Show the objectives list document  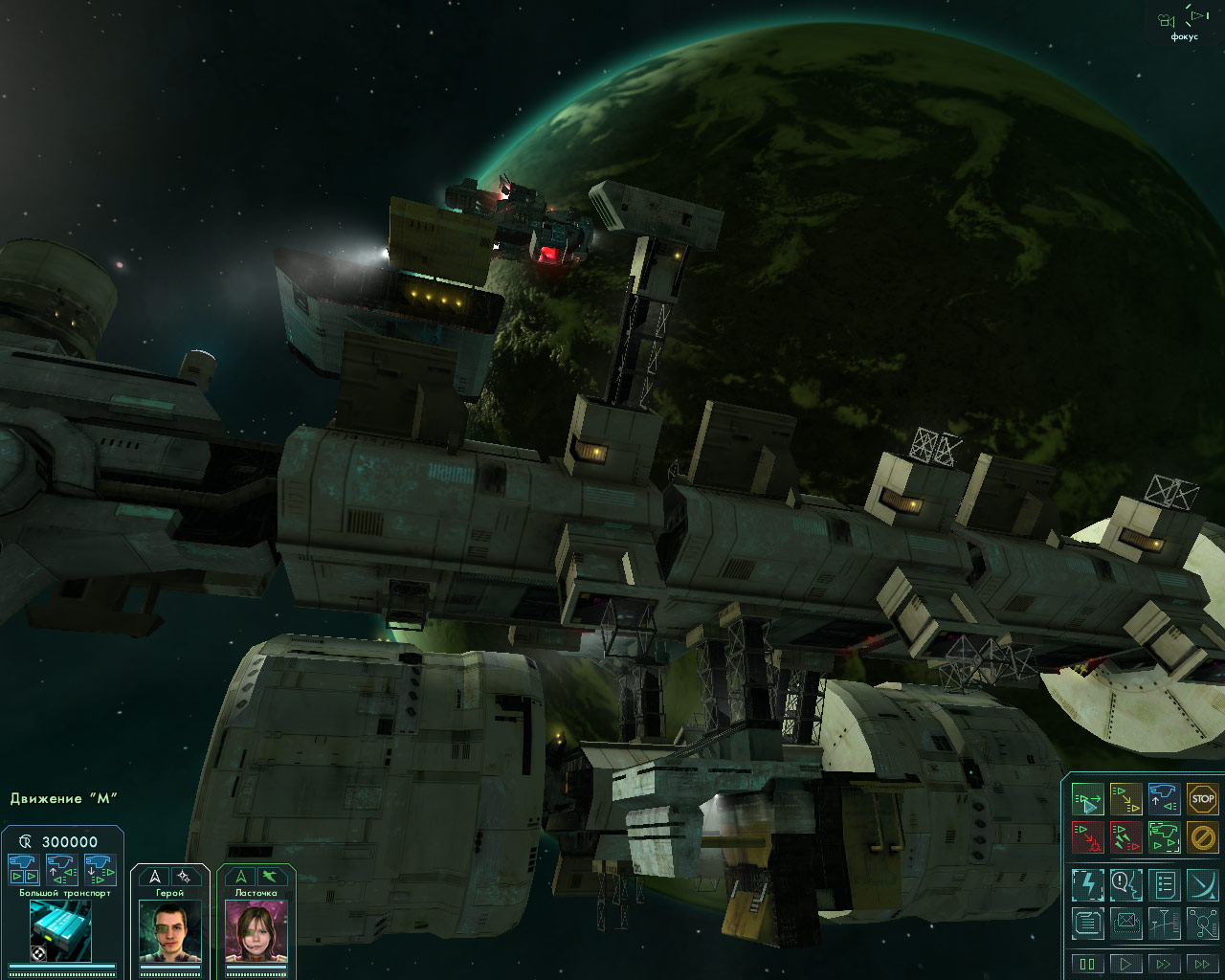1164,884
